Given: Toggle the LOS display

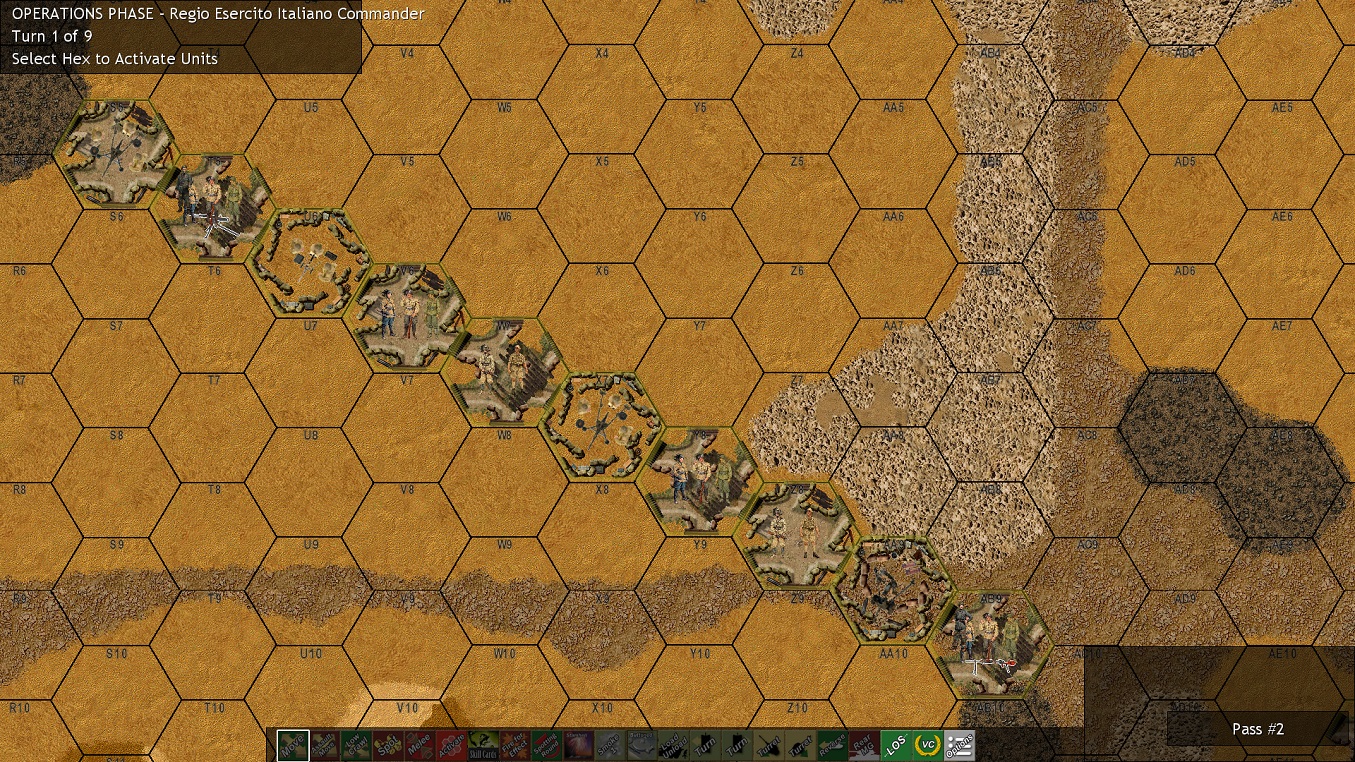Looking at the screenshot, I should pyautogui.click(x=894, y=744).
